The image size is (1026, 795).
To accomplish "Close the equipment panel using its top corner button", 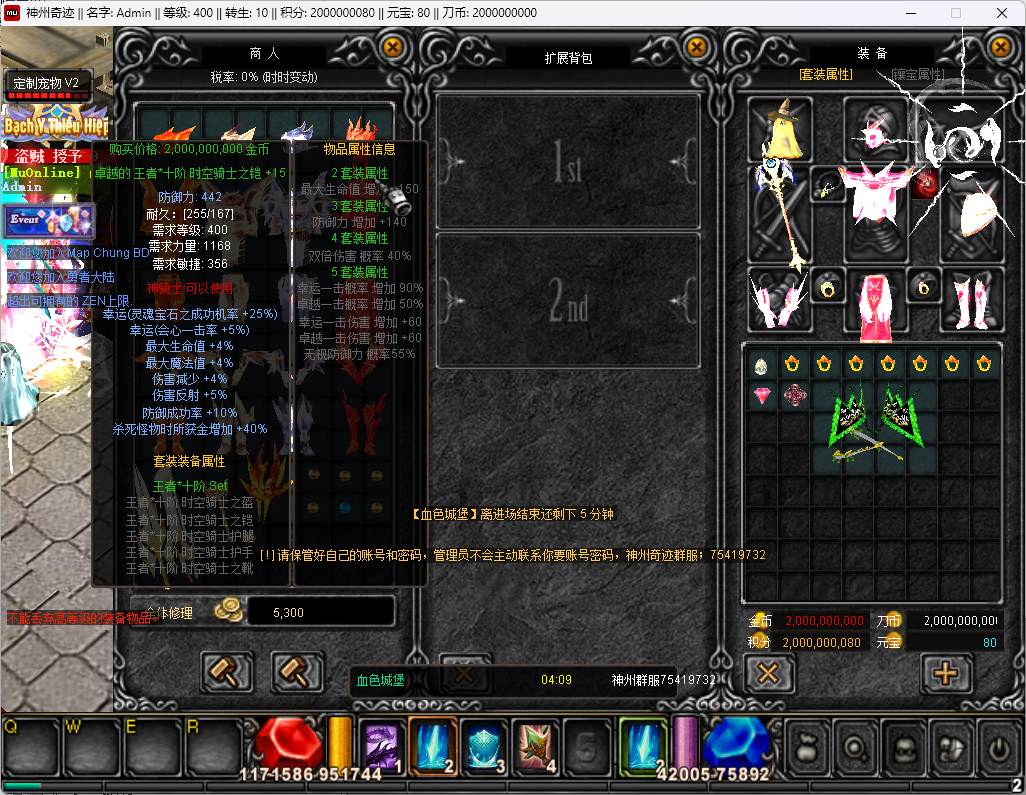I will (1000, 47).
